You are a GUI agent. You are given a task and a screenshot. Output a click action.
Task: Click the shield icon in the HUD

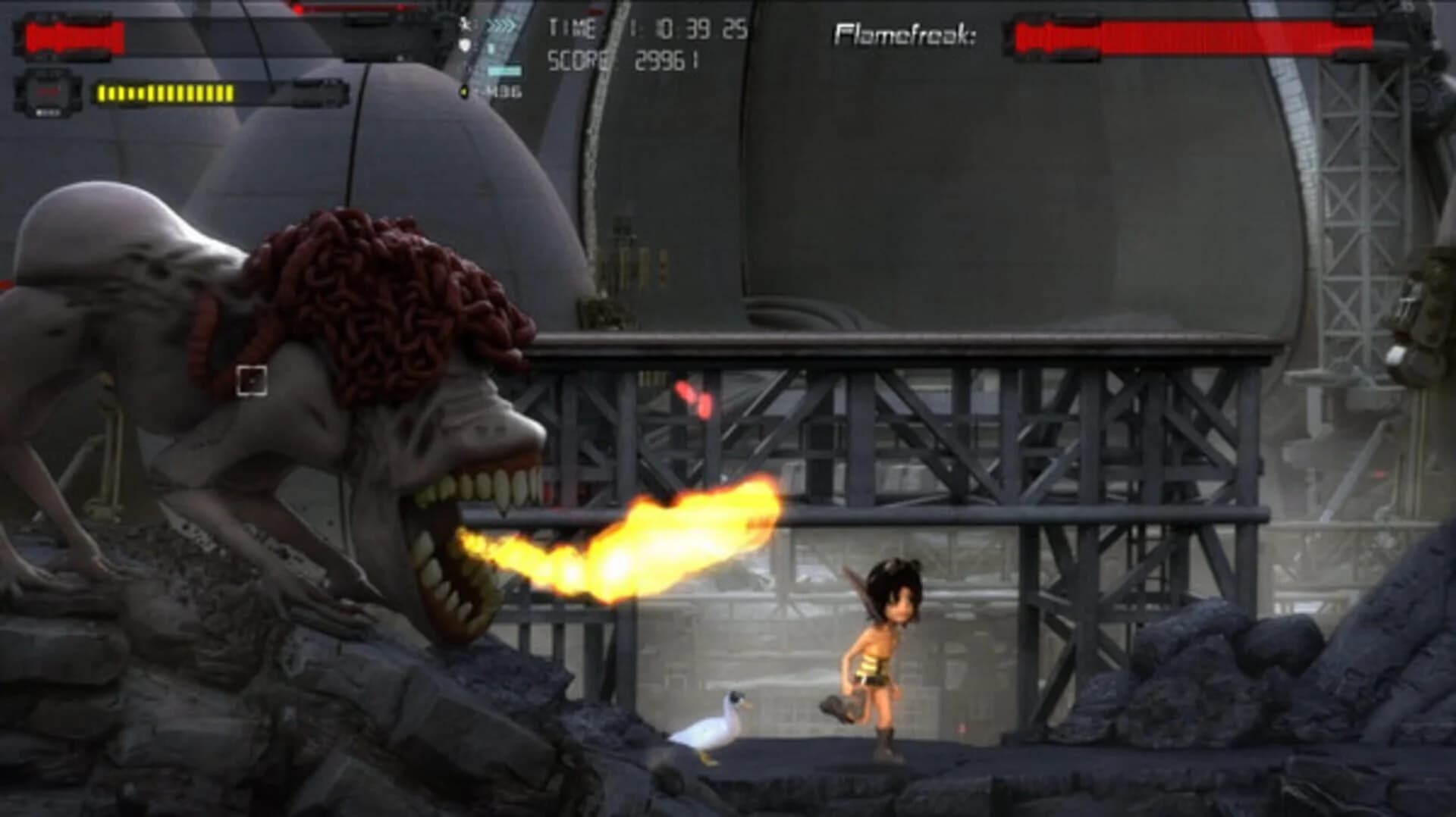point(465,45)
